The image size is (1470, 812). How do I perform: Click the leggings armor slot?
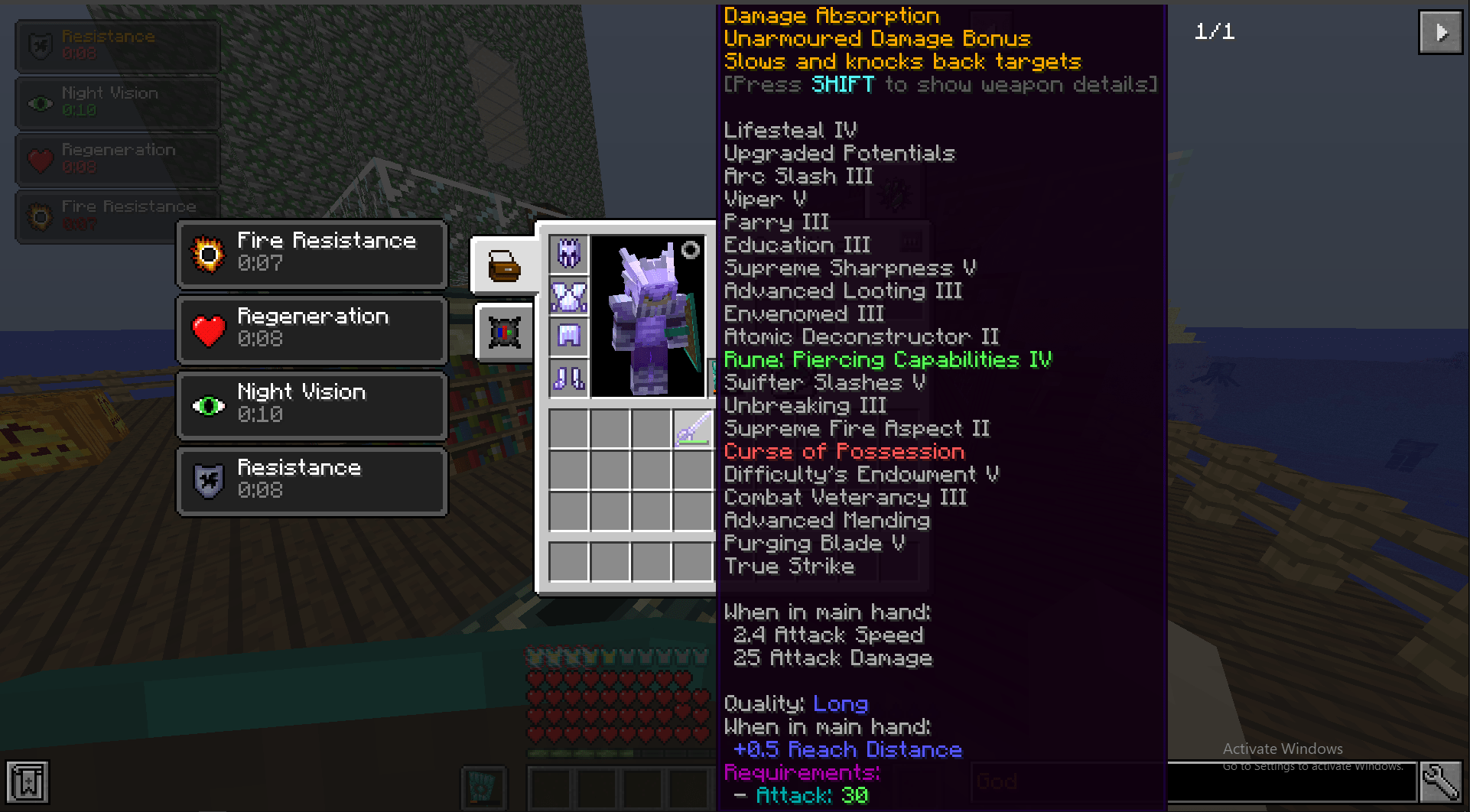point(568,337)
